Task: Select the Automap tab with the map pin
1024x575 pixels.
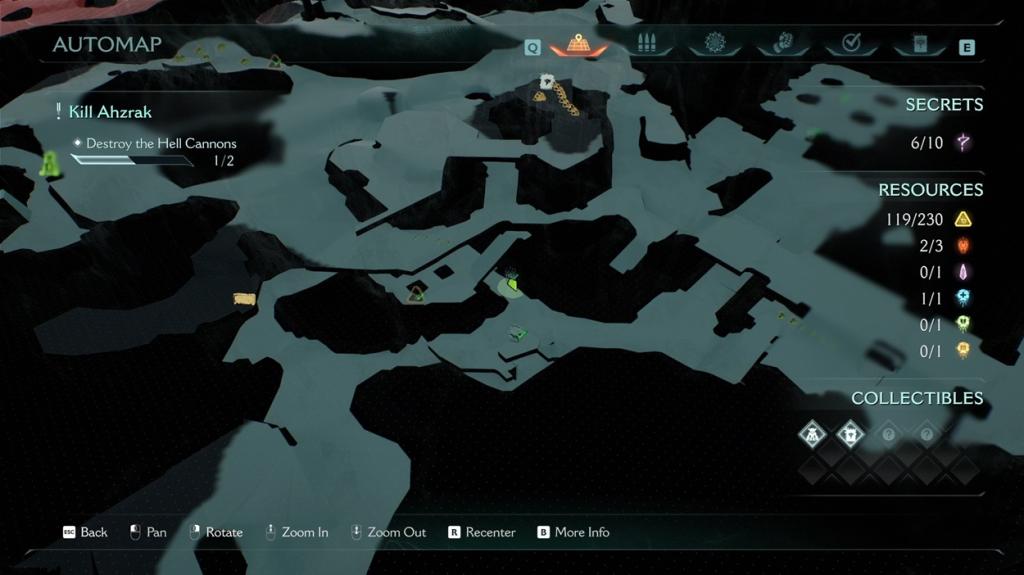Action: [x=578, y=45]
